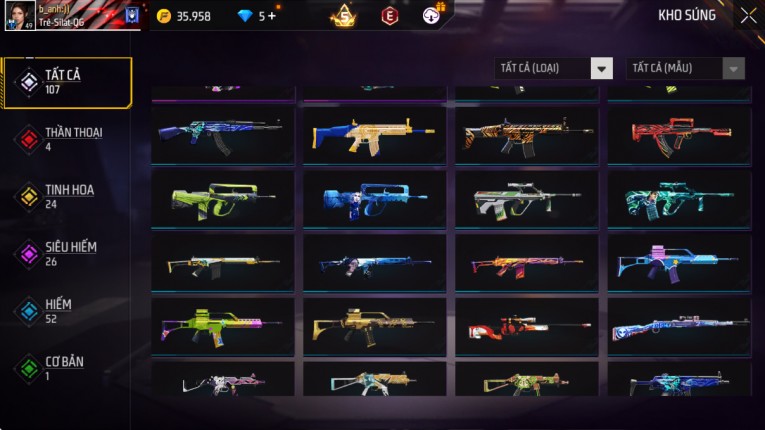Open the Tinh Hoa rarity tab

(x=67, y=196)
